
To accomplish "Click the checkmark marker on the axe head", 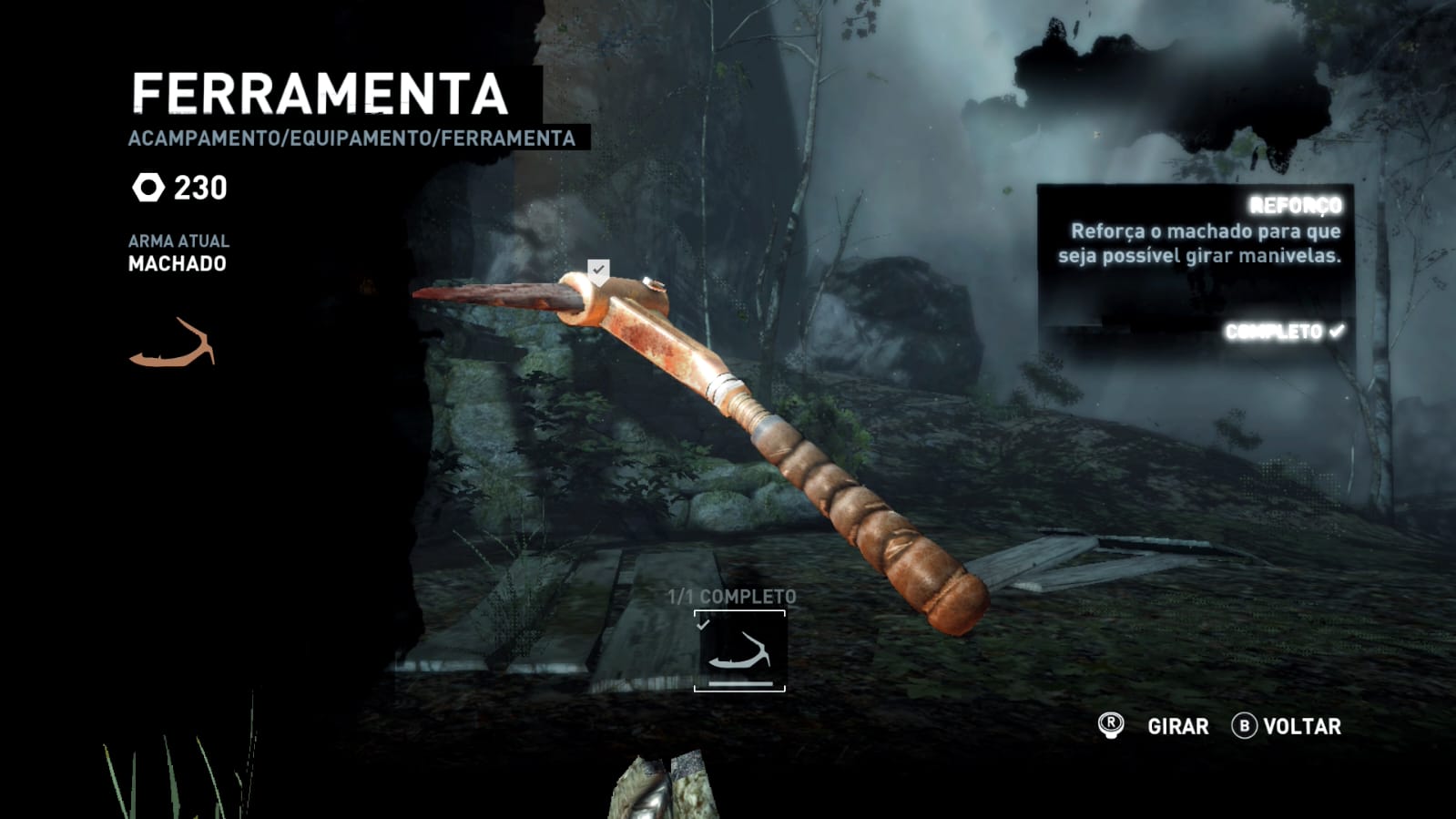I will 598,270.
